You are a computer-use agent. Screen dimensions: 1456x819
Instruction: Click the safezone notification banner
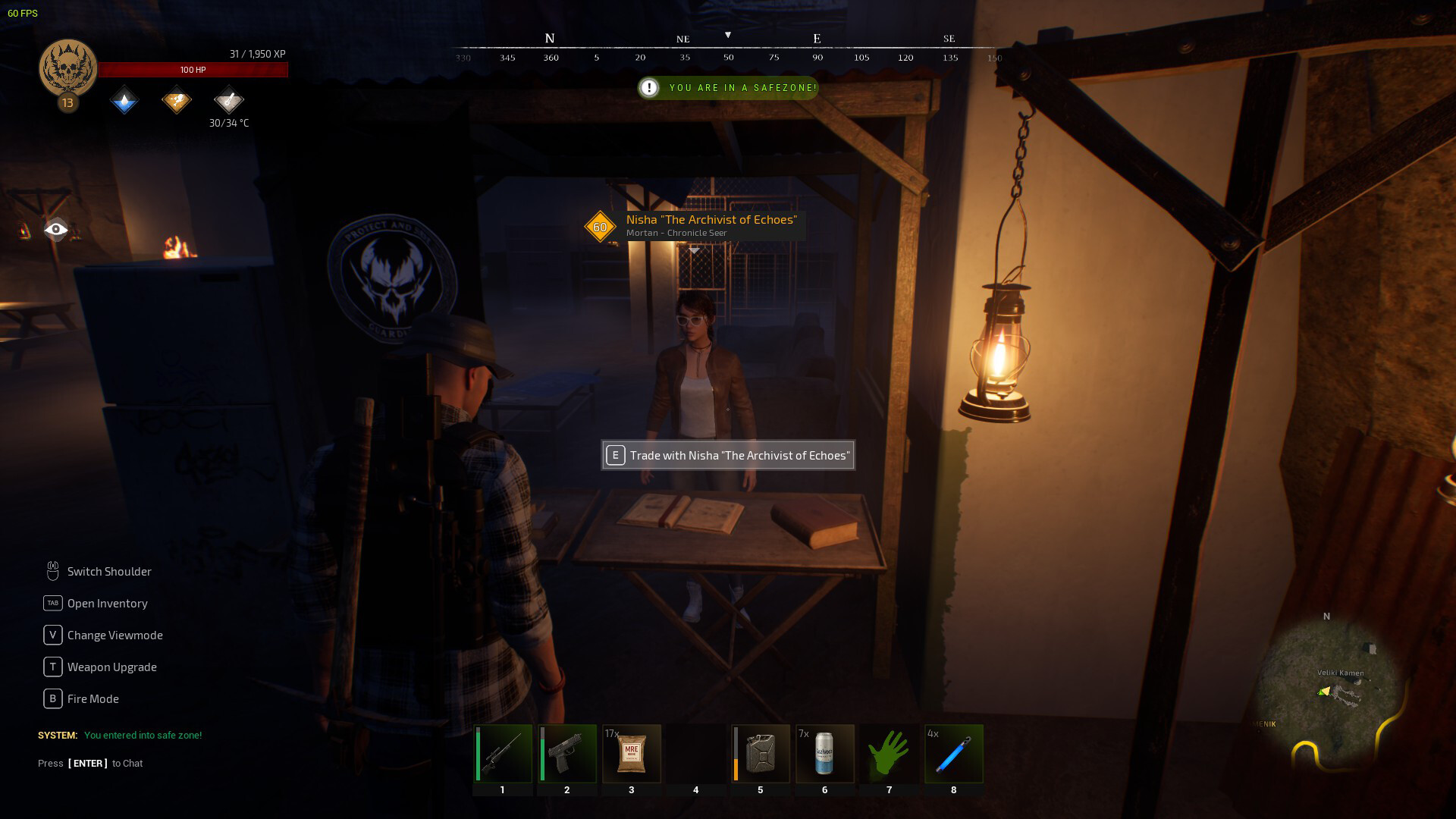click(728, 88)
